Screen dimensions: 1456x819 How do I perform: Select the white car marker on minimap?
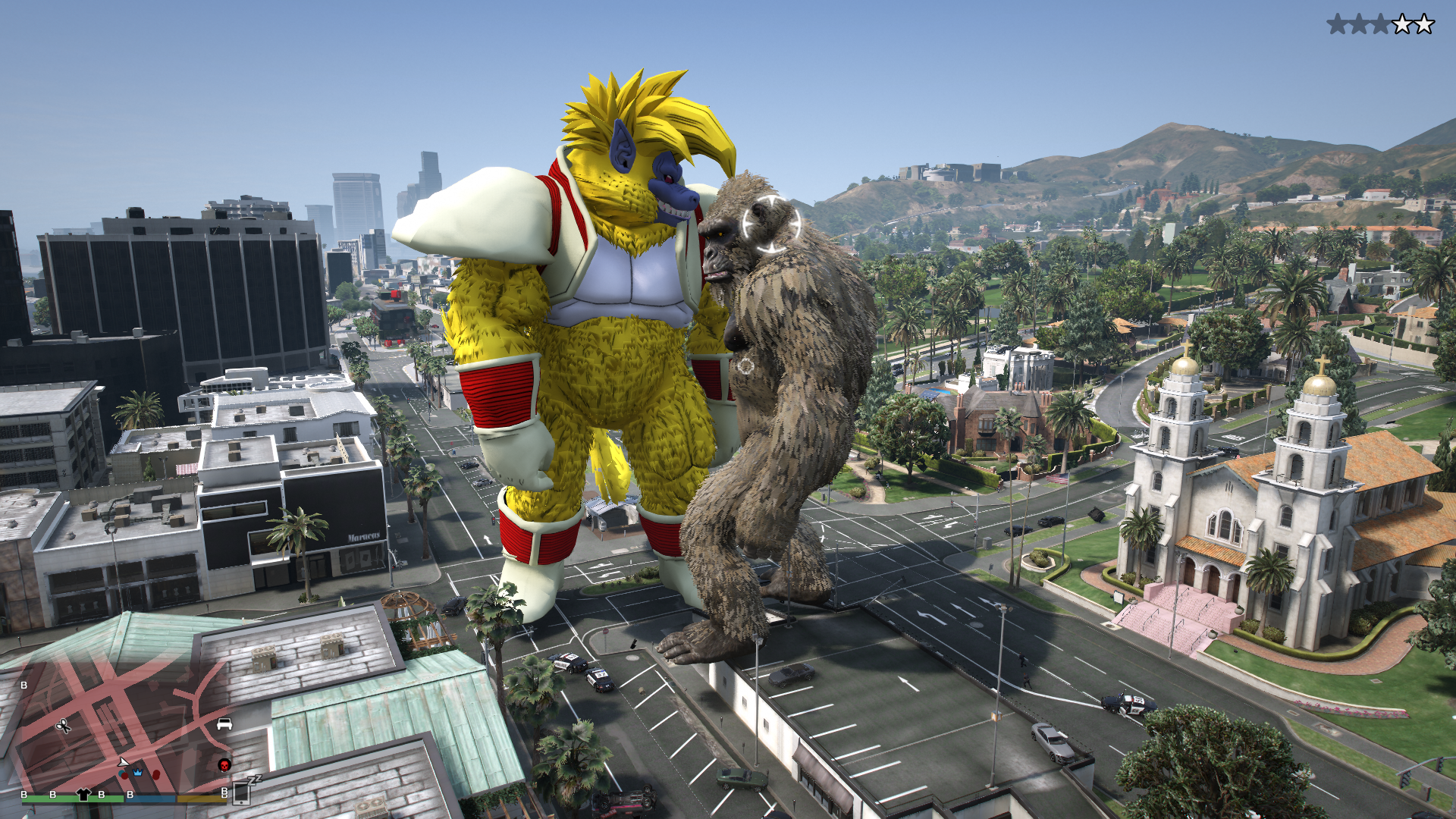coord(224,723)
